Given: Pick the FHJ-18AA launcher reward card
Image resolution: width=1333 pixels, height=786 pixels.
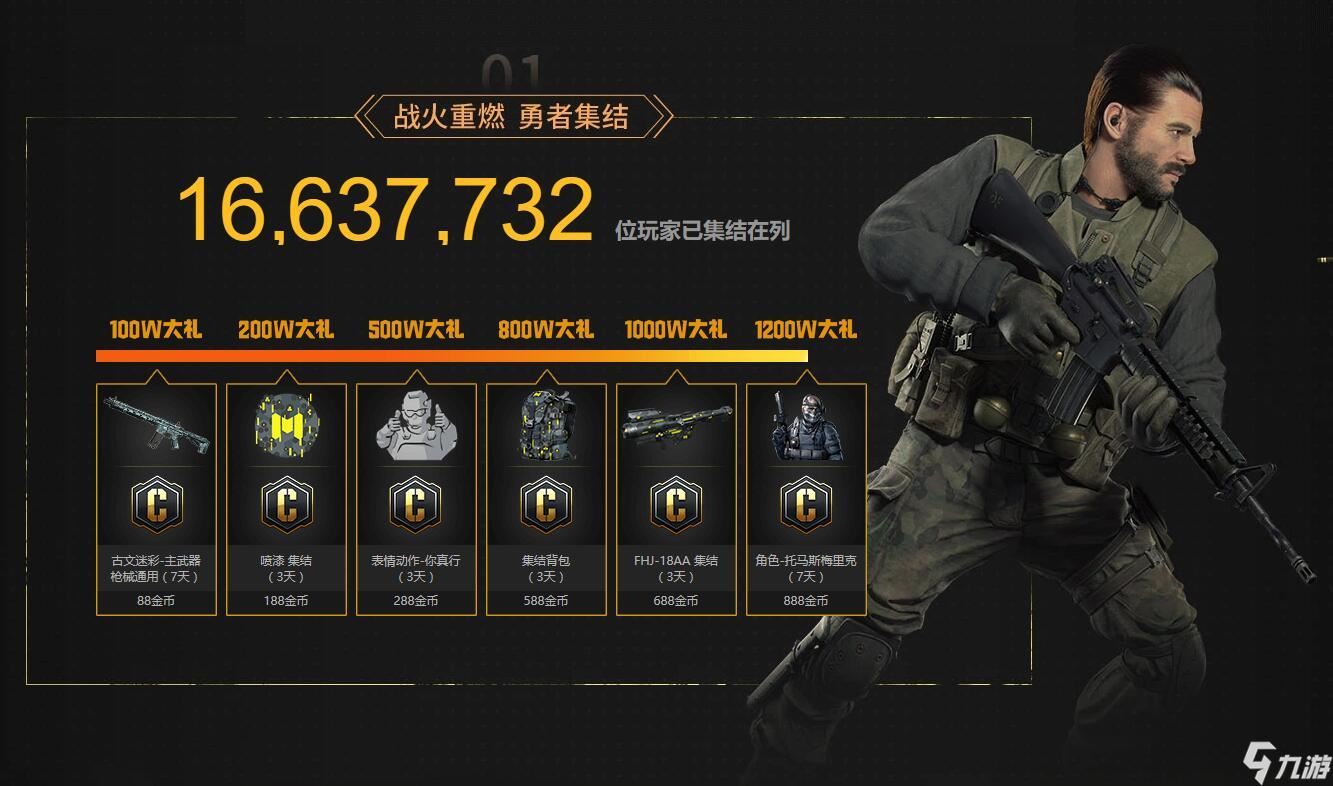Looking at the screenshot, I should tap(676, 498).
